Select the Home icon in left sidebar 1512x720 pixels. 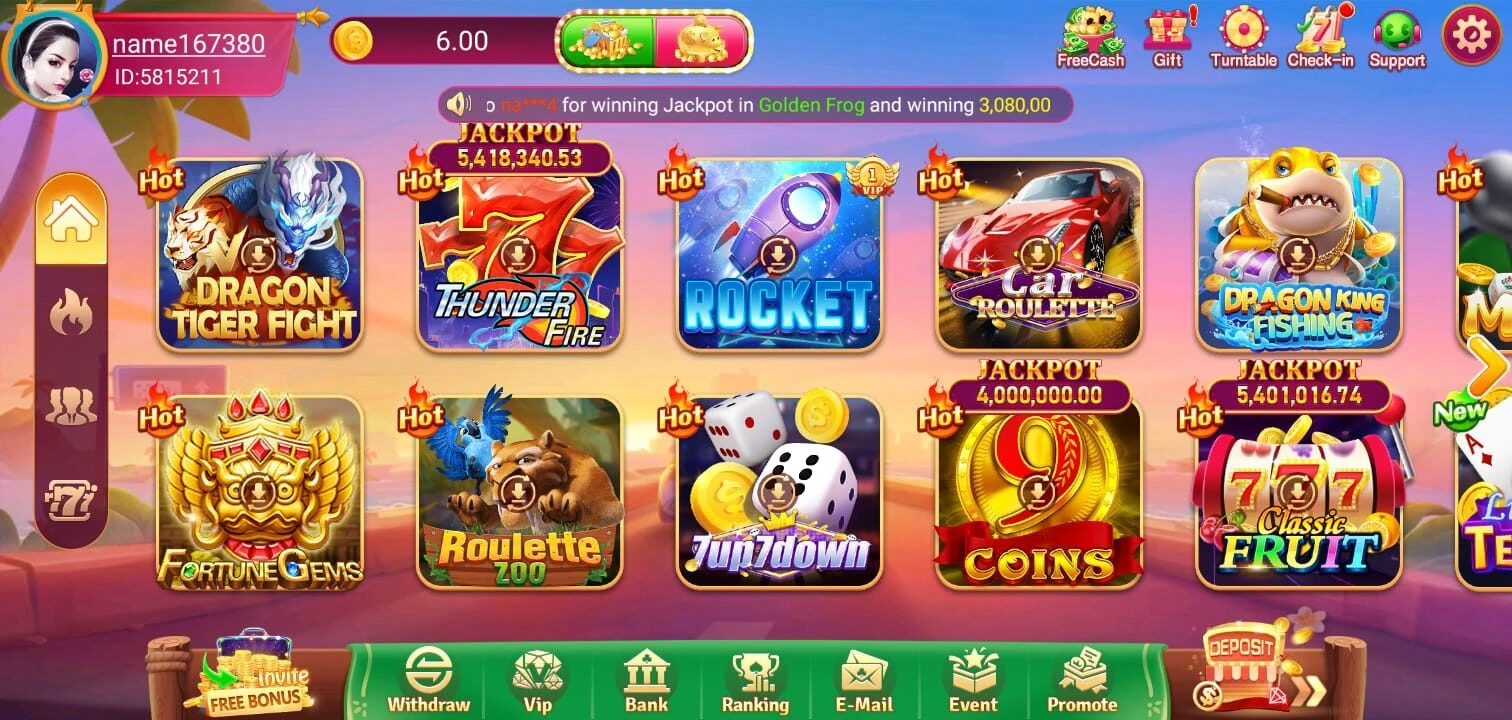[70, 216]
